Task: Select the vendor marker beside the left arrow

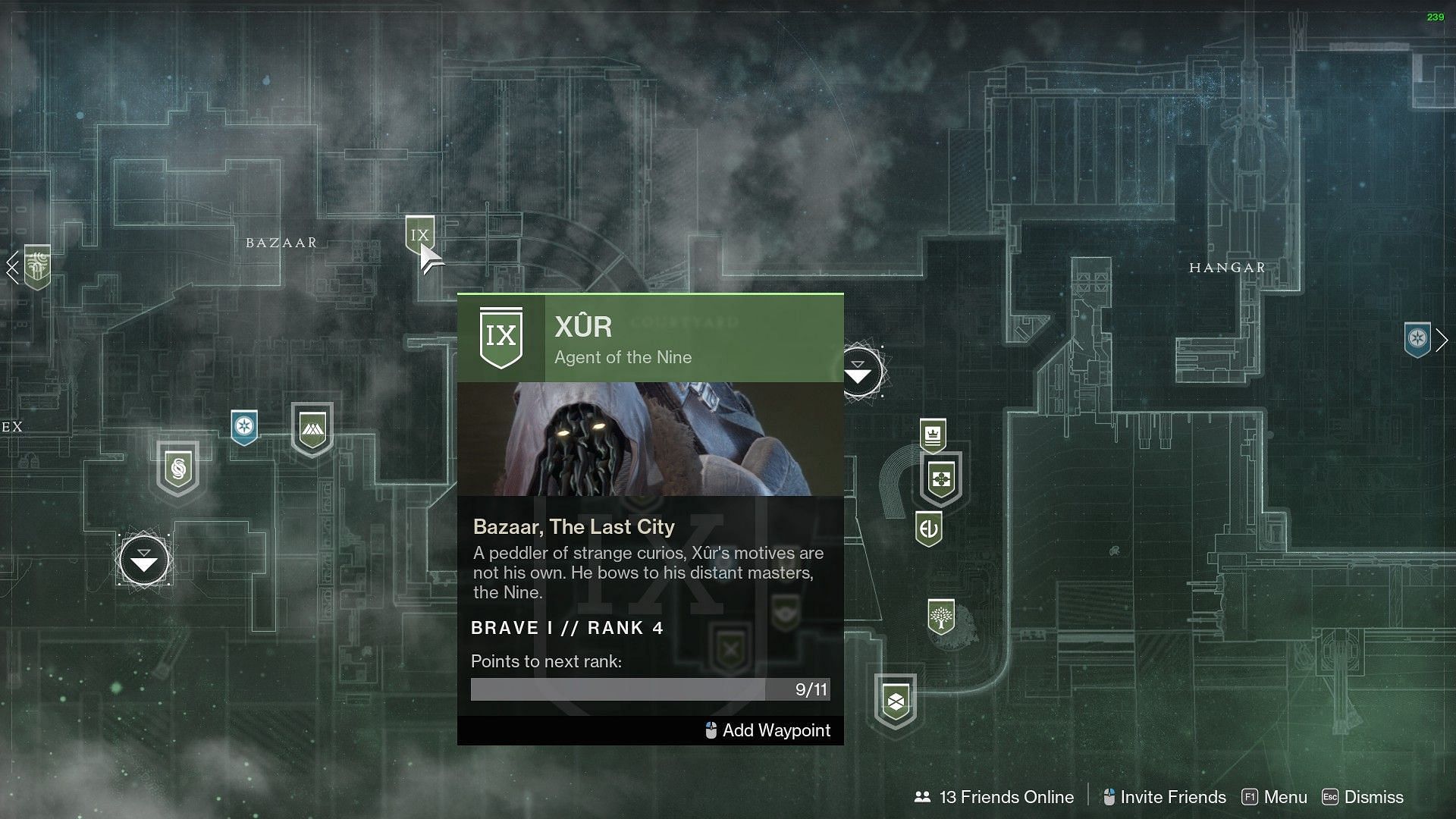Action: click(37, 266)
